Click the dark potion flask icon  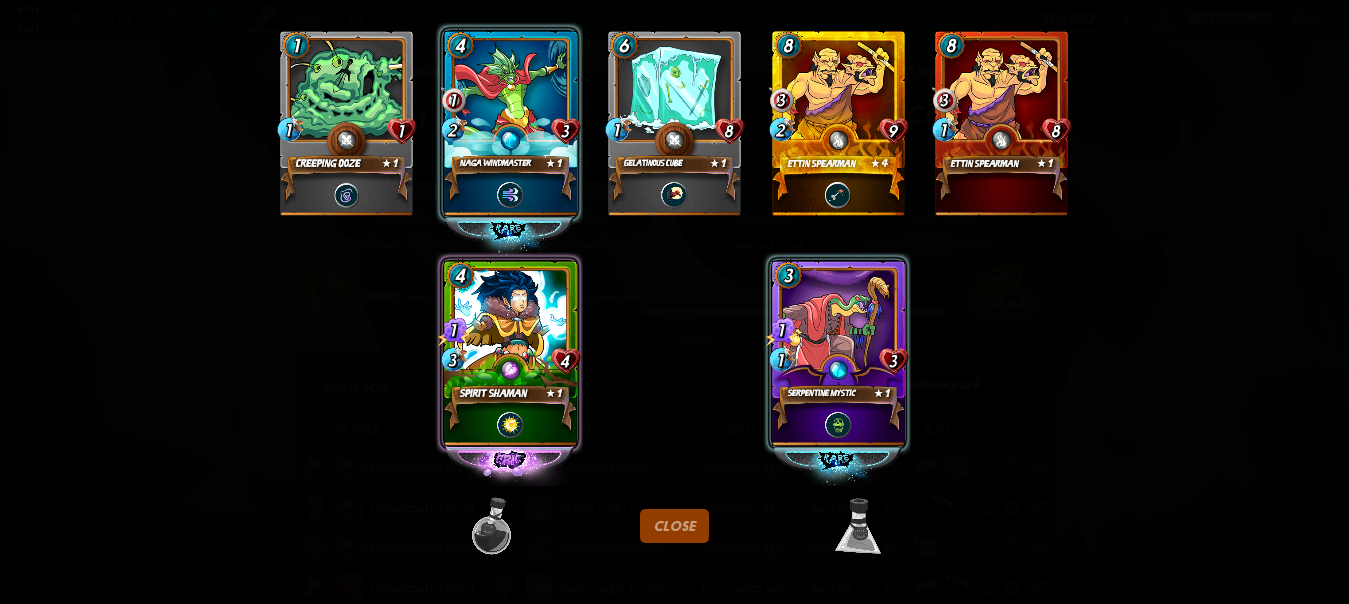coord(492,526)
